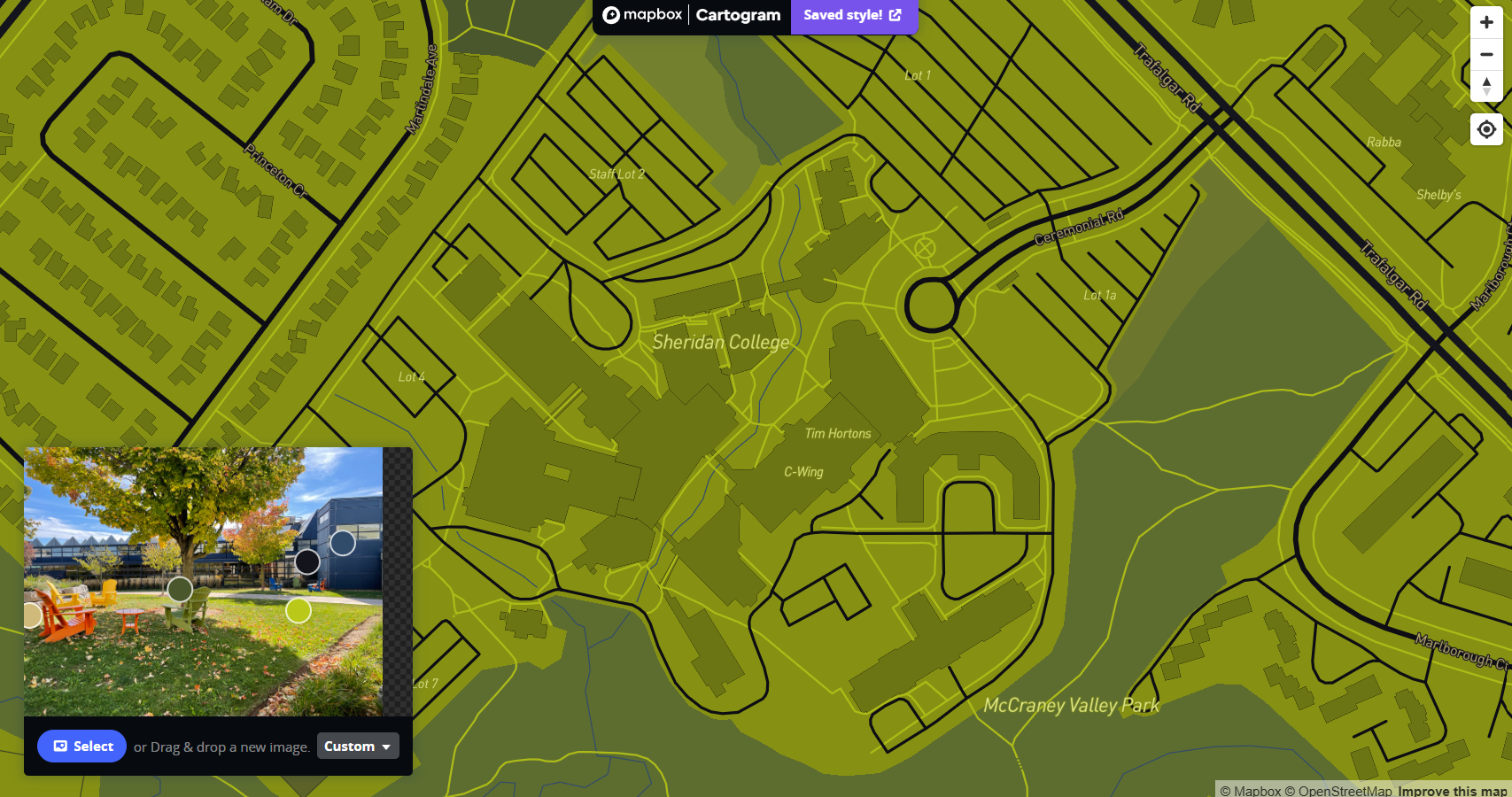Click the Mapbox logo icon
Viewport: 1512px width, 797px height.
click(x=612, y=15)
